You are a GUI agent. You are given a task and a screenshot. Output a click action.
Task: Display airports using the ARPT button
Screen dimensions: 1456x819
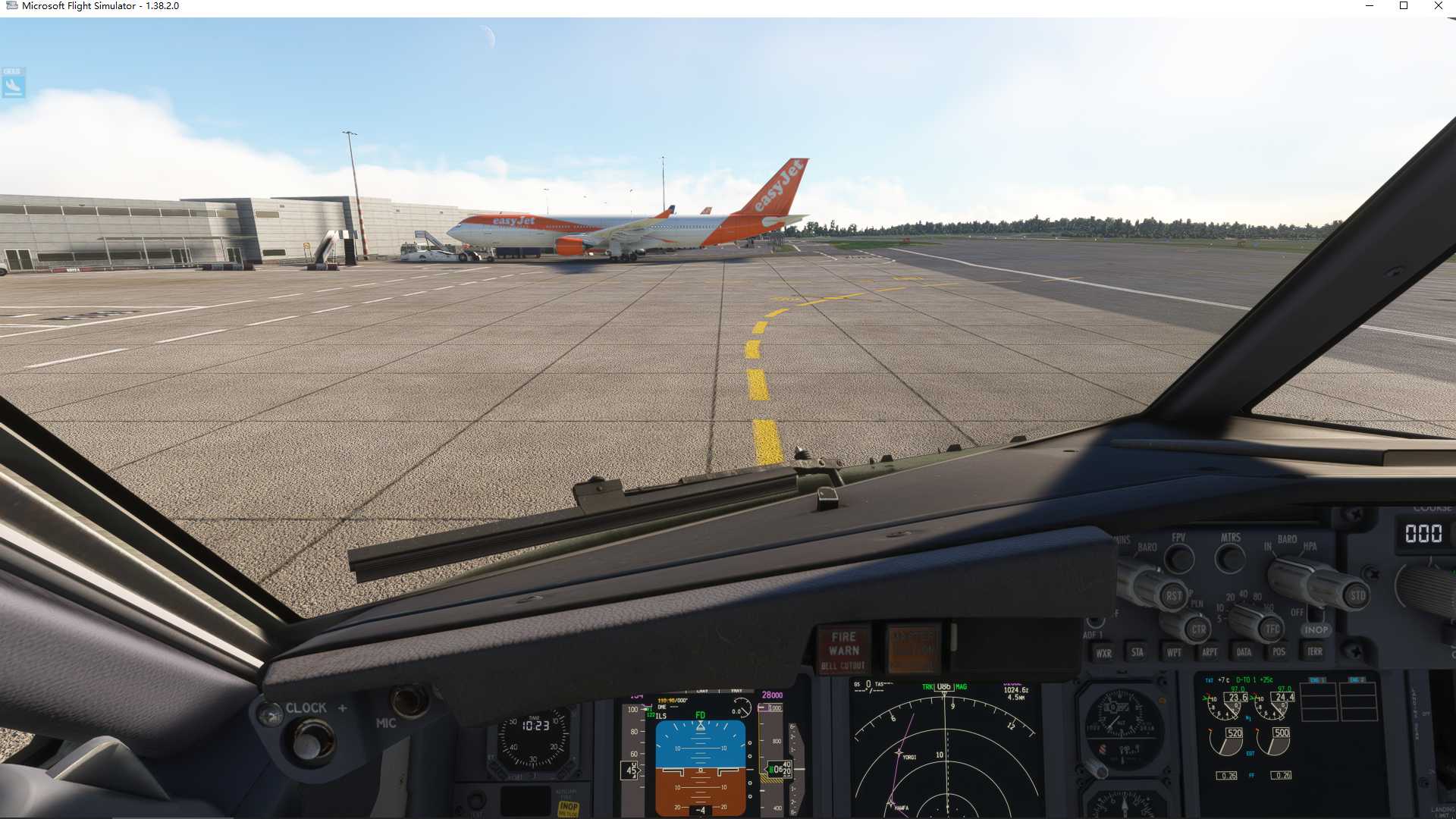tap(1210, 652)
